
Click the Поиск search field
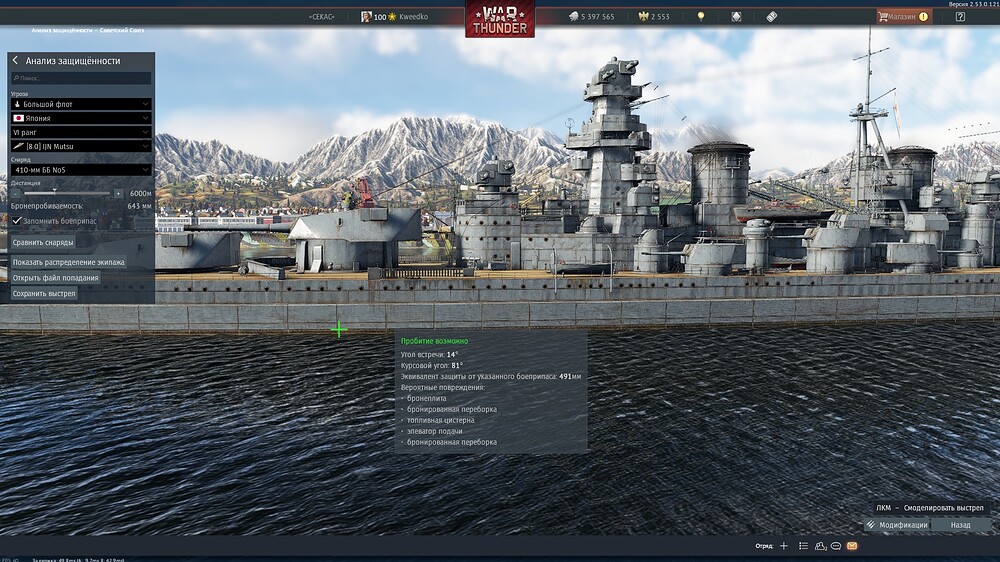click(81, 78)
